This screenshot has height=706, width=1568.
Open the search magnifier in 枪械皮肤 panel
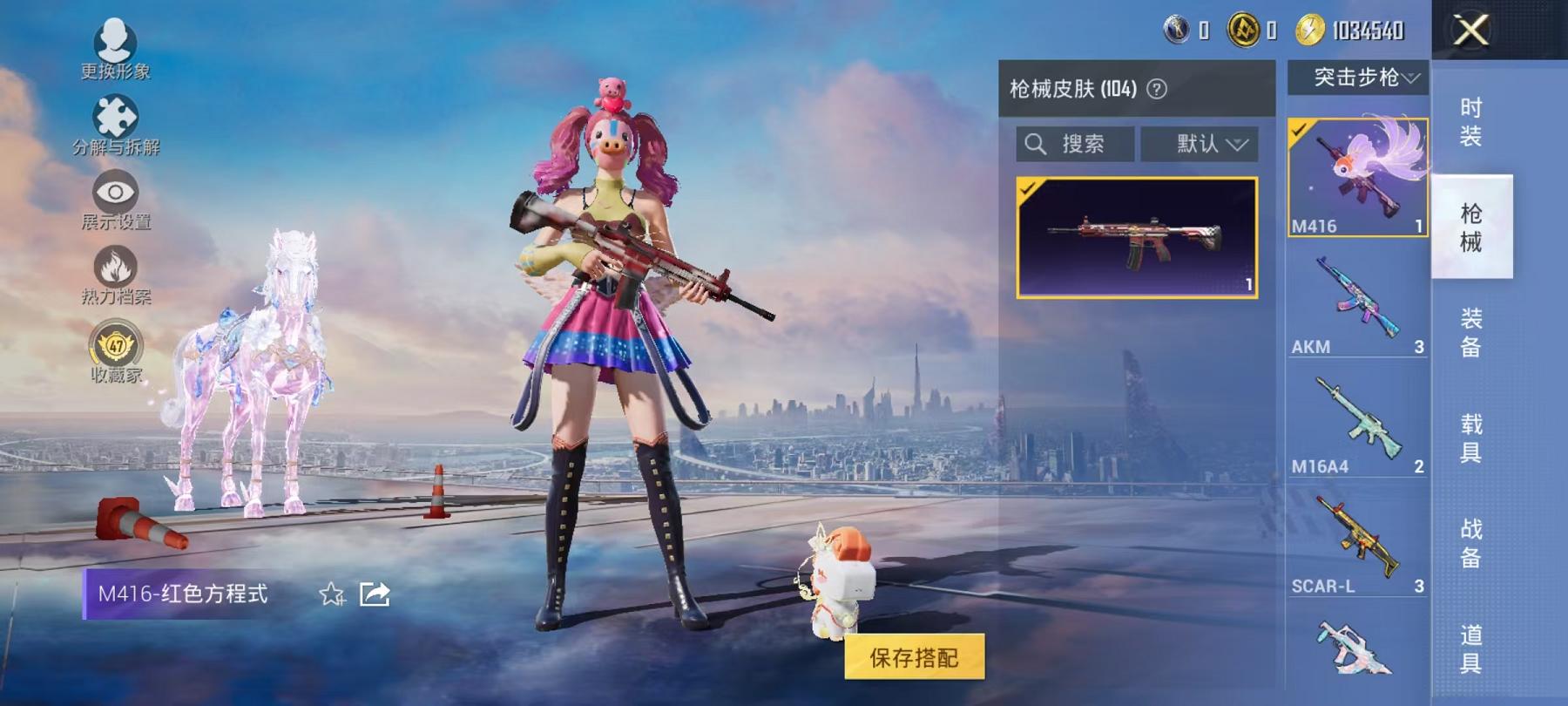[x=1037, y=144]
